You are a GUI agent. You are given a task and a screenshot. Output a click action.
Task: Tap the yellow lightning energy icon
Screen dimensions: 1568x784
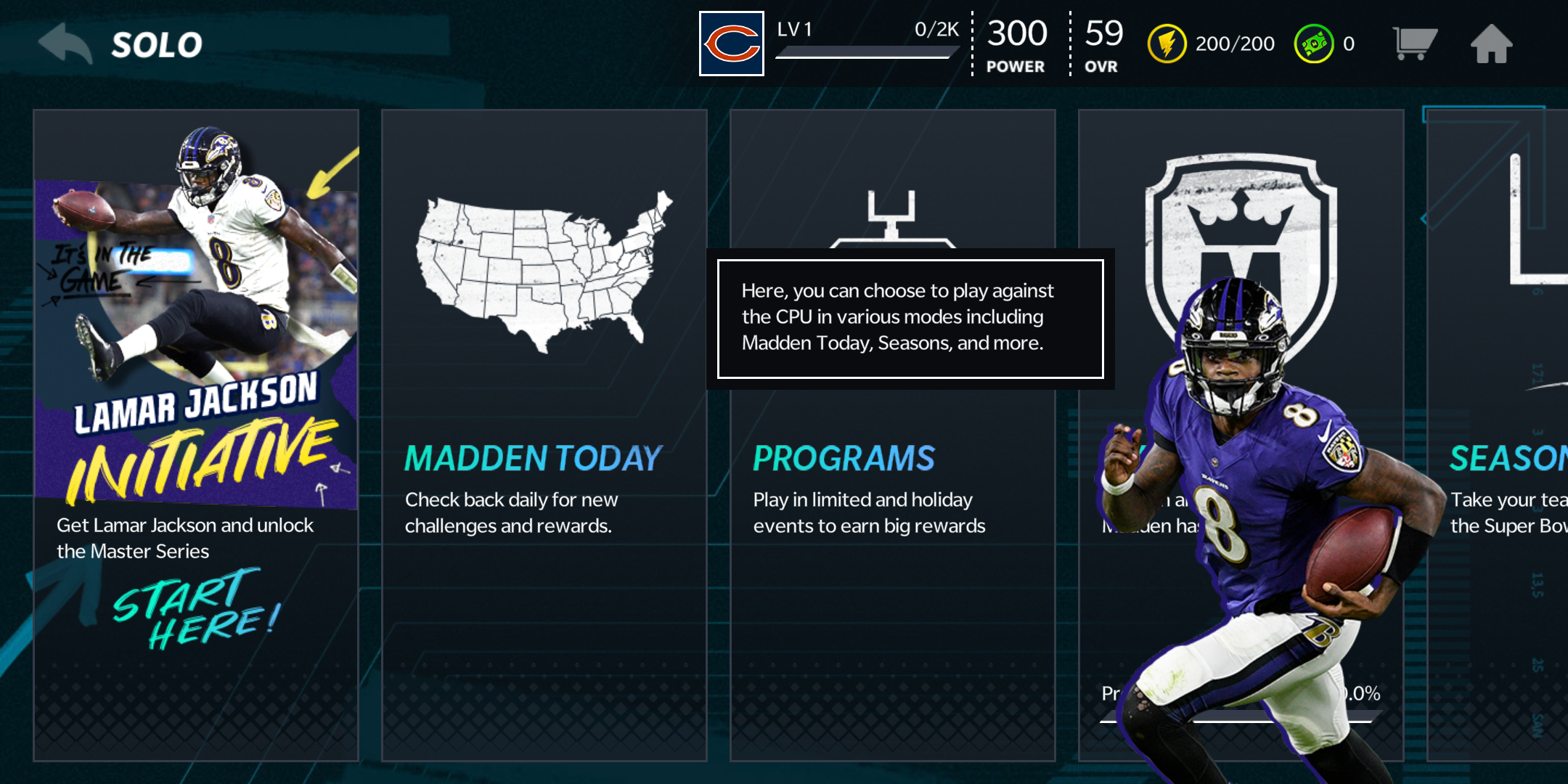point(1167,44)
